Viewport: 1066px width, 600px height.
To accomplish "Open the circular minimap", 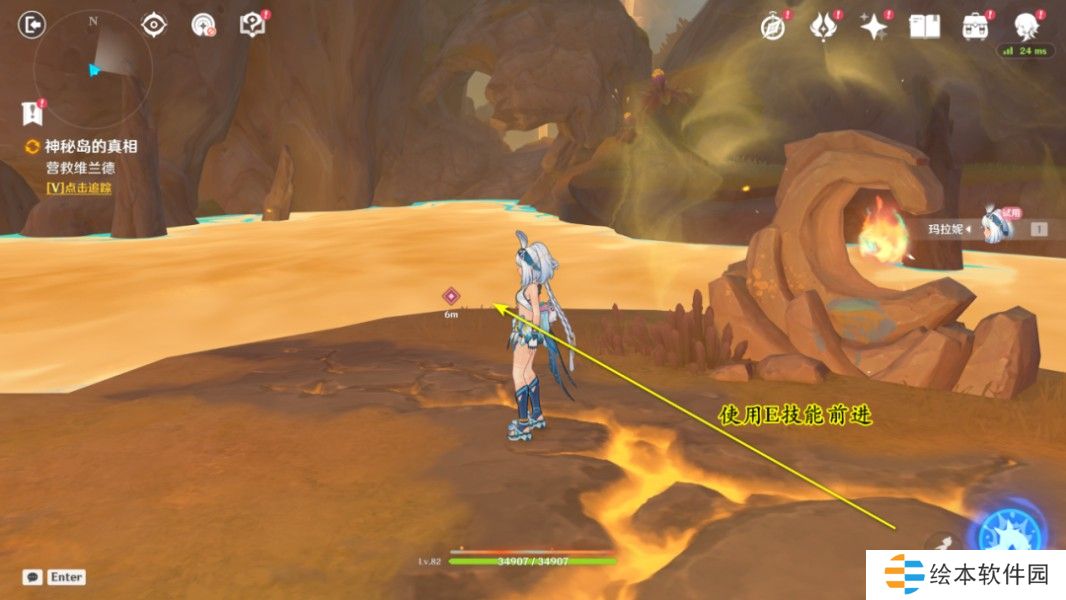I will 92,68.
